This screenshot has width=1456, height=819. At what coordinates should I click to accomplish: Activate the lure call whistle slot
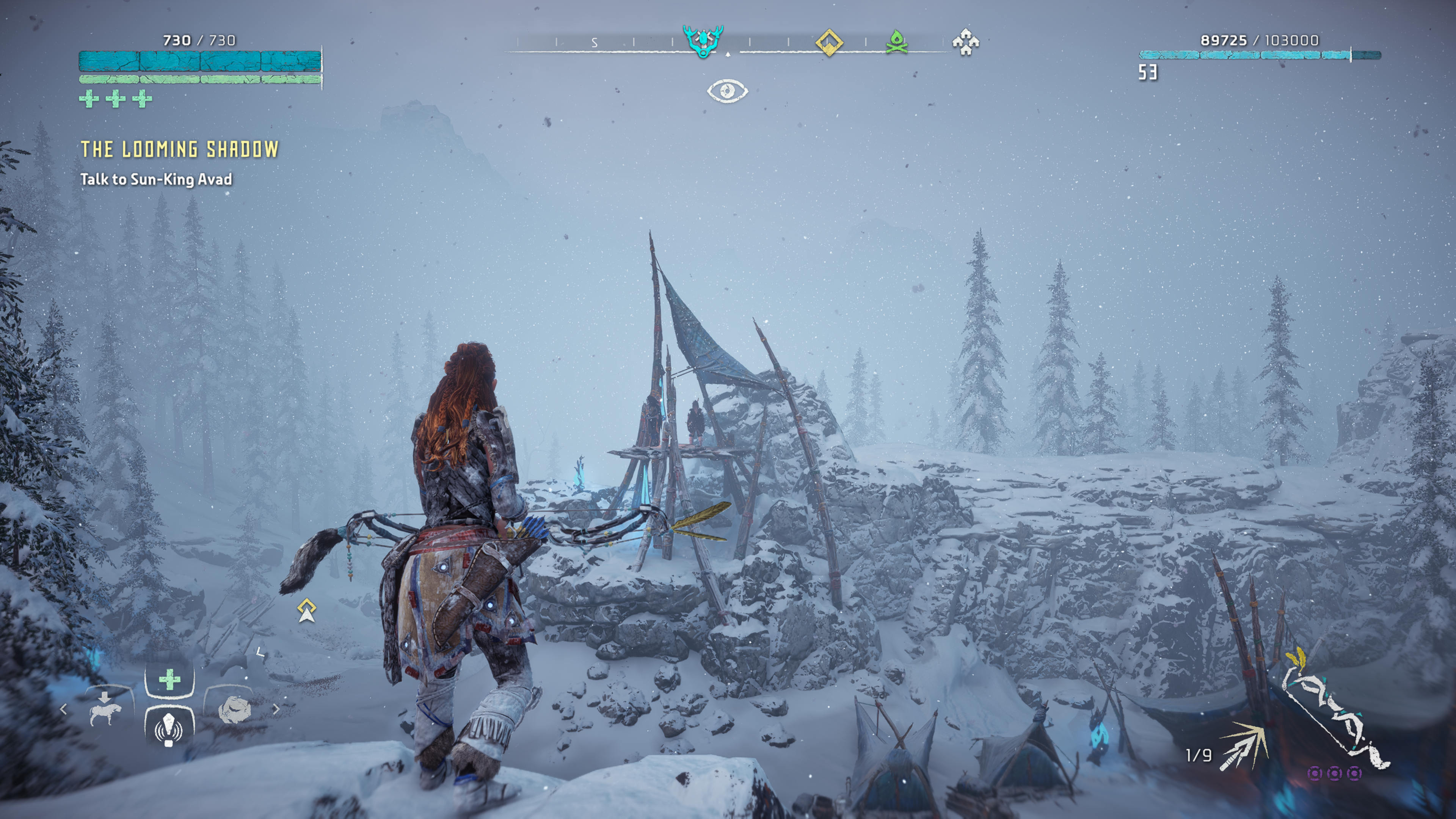[x=169, y=728]
